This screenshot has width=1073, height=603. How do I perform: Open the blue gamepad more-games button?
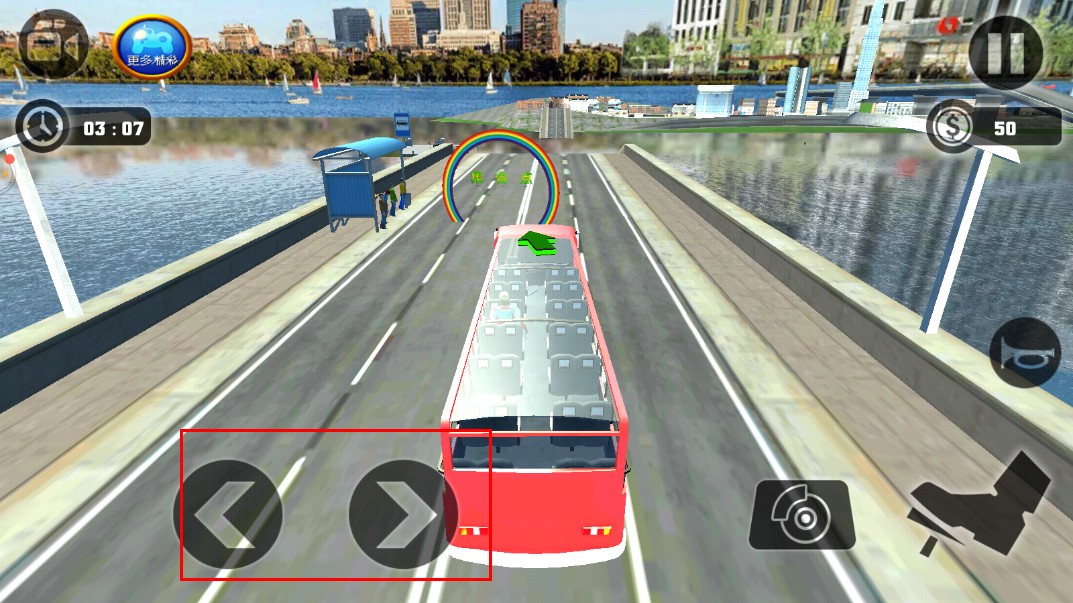point(152,47)
